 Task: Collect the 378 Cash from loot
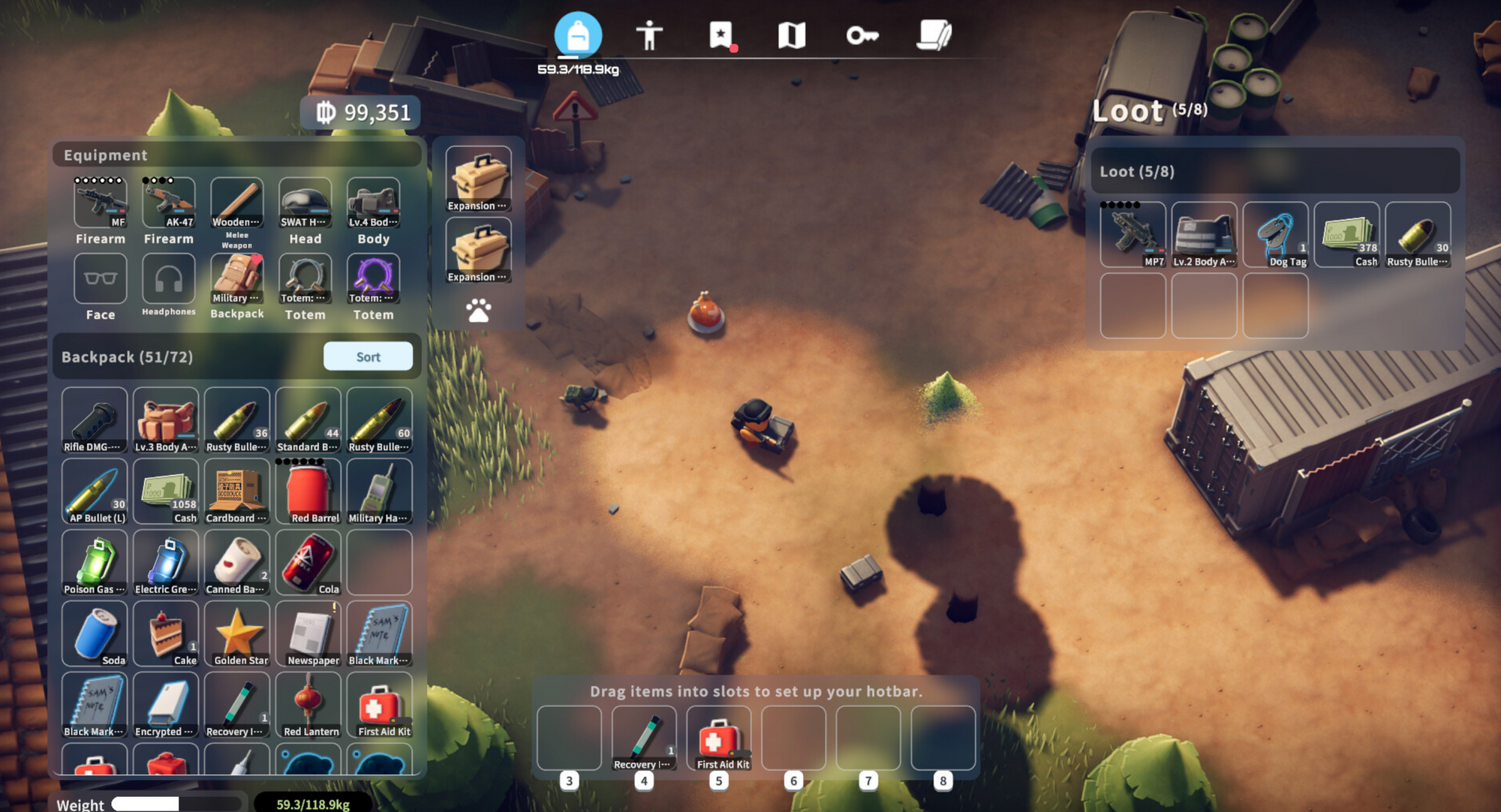coord(1346,235)
